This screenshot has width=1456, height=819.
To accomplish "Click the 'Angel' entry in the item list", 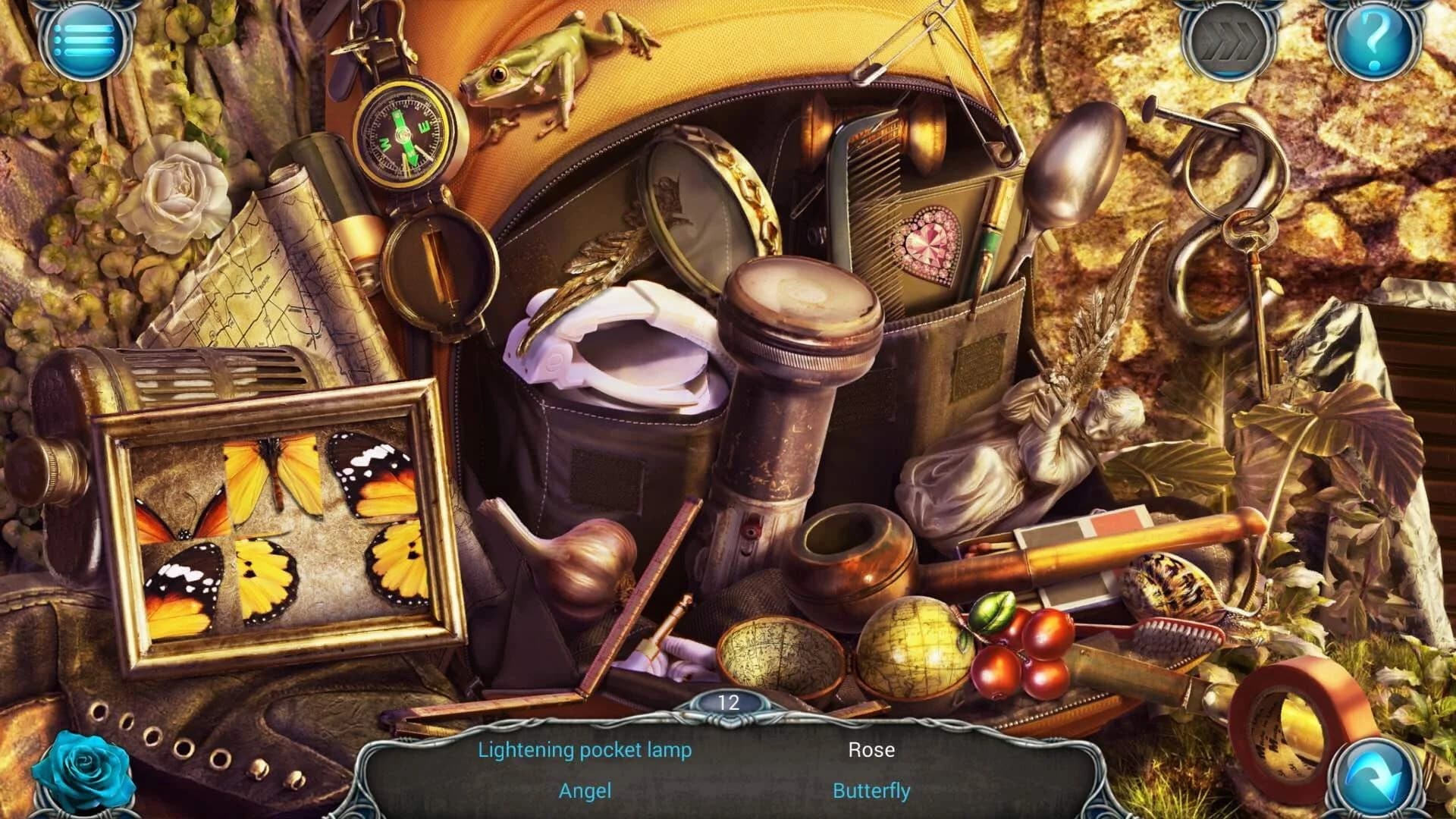I will (584, 789).
